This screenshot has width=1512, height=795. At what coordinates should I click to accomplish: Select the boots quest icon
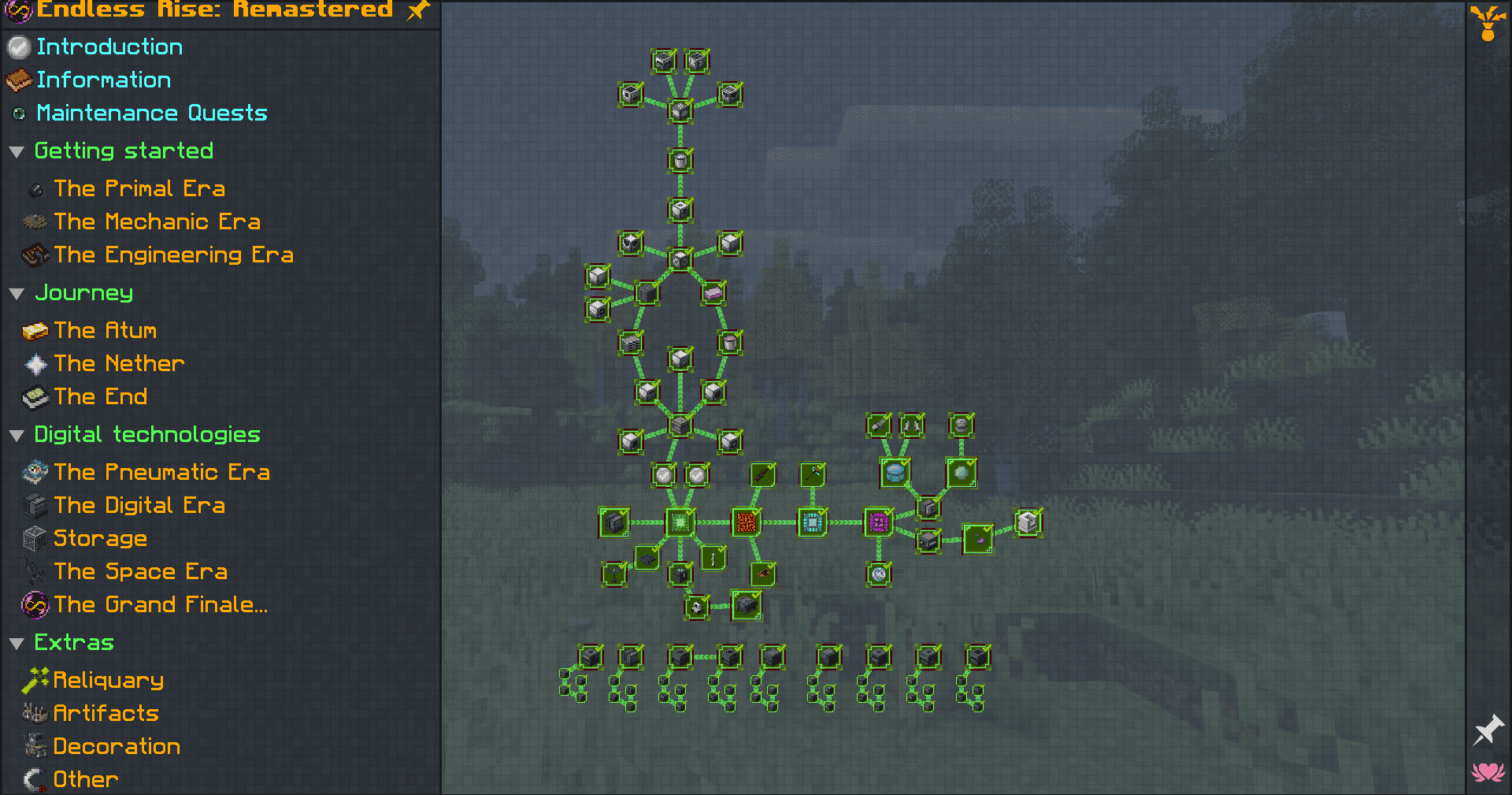click(x=912, y=425)
